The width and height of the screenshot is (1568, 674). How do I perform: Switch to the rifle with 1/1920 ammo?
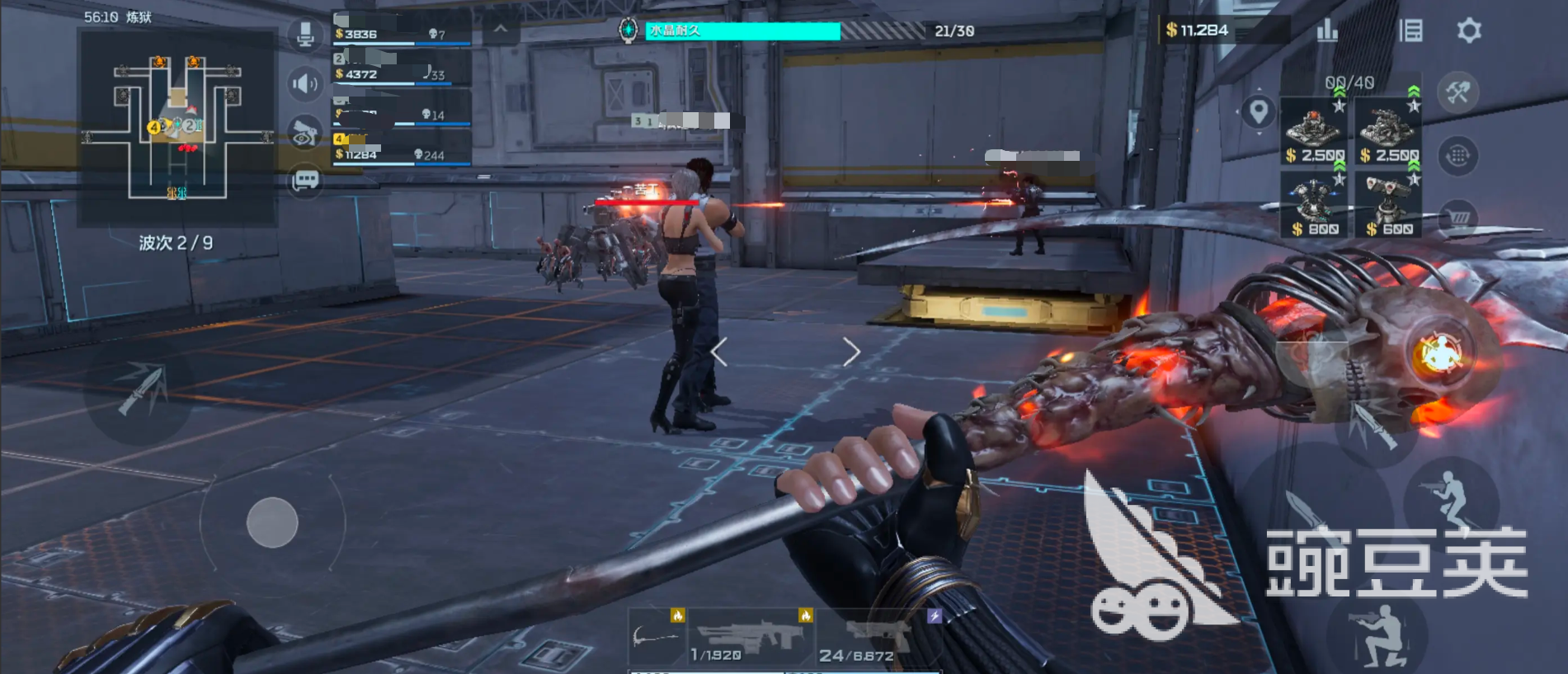pyautogui.click(x=751, y=638)
